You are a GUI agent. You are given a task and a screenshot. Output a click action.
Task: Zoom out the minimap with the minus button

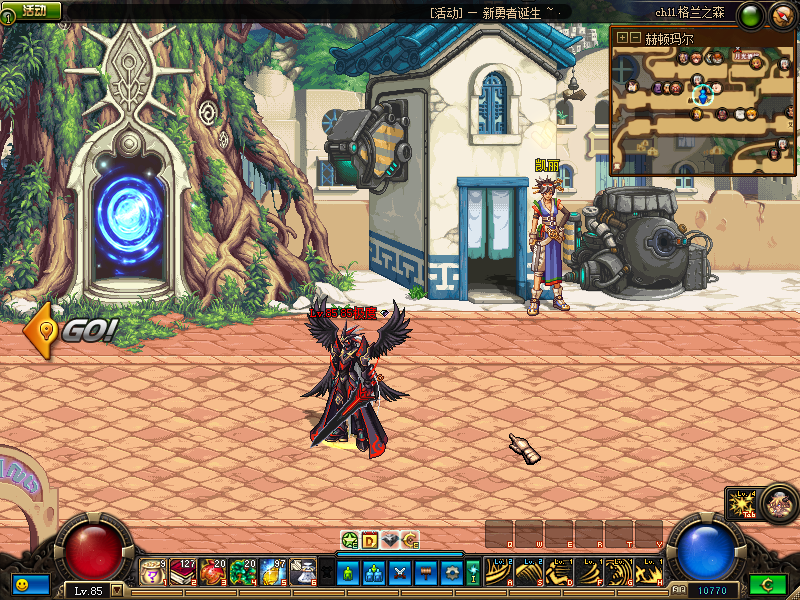635,37
